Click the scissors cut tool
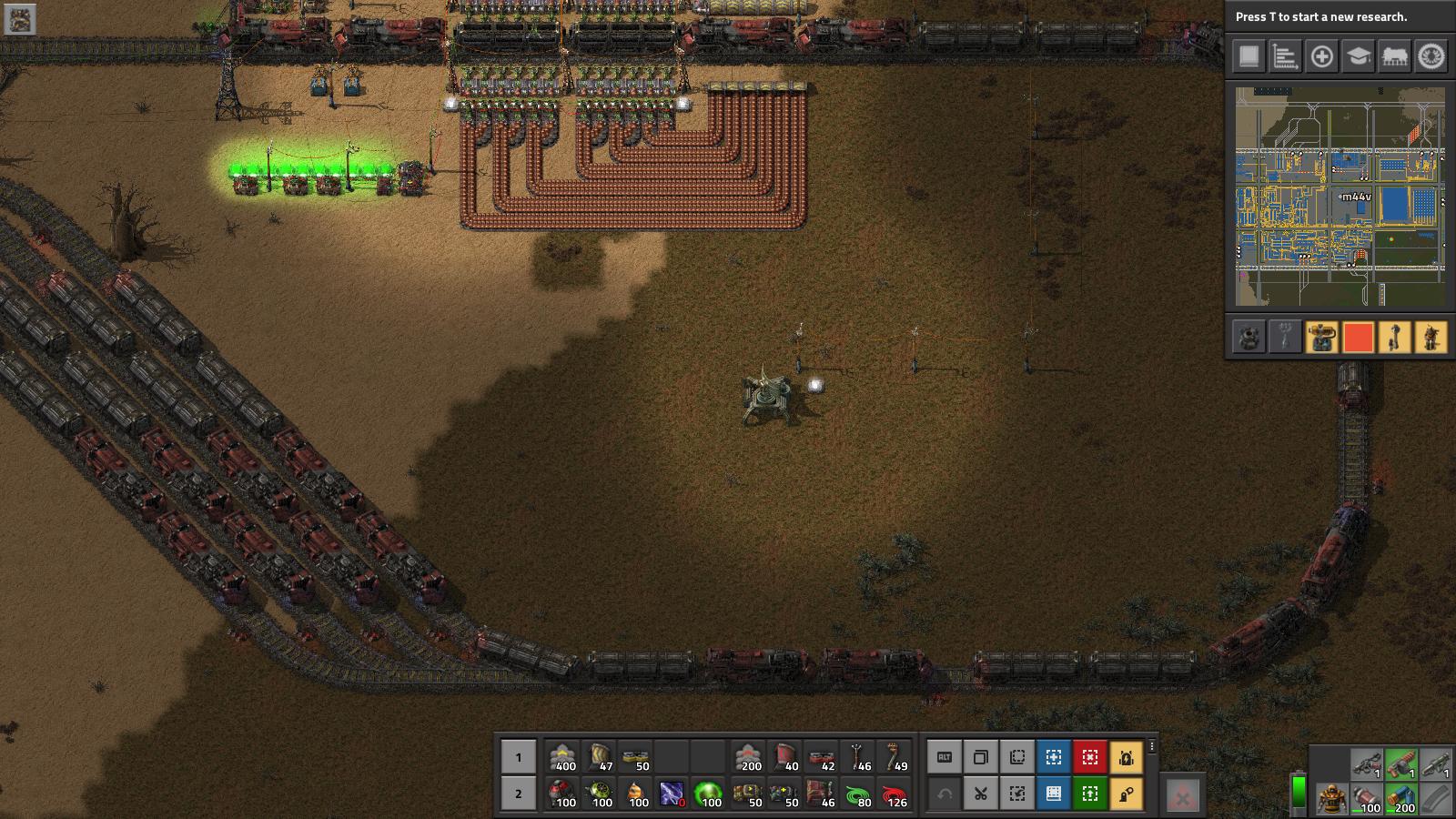The width and height of the screenshot is (1456, 819). (980, 794)
